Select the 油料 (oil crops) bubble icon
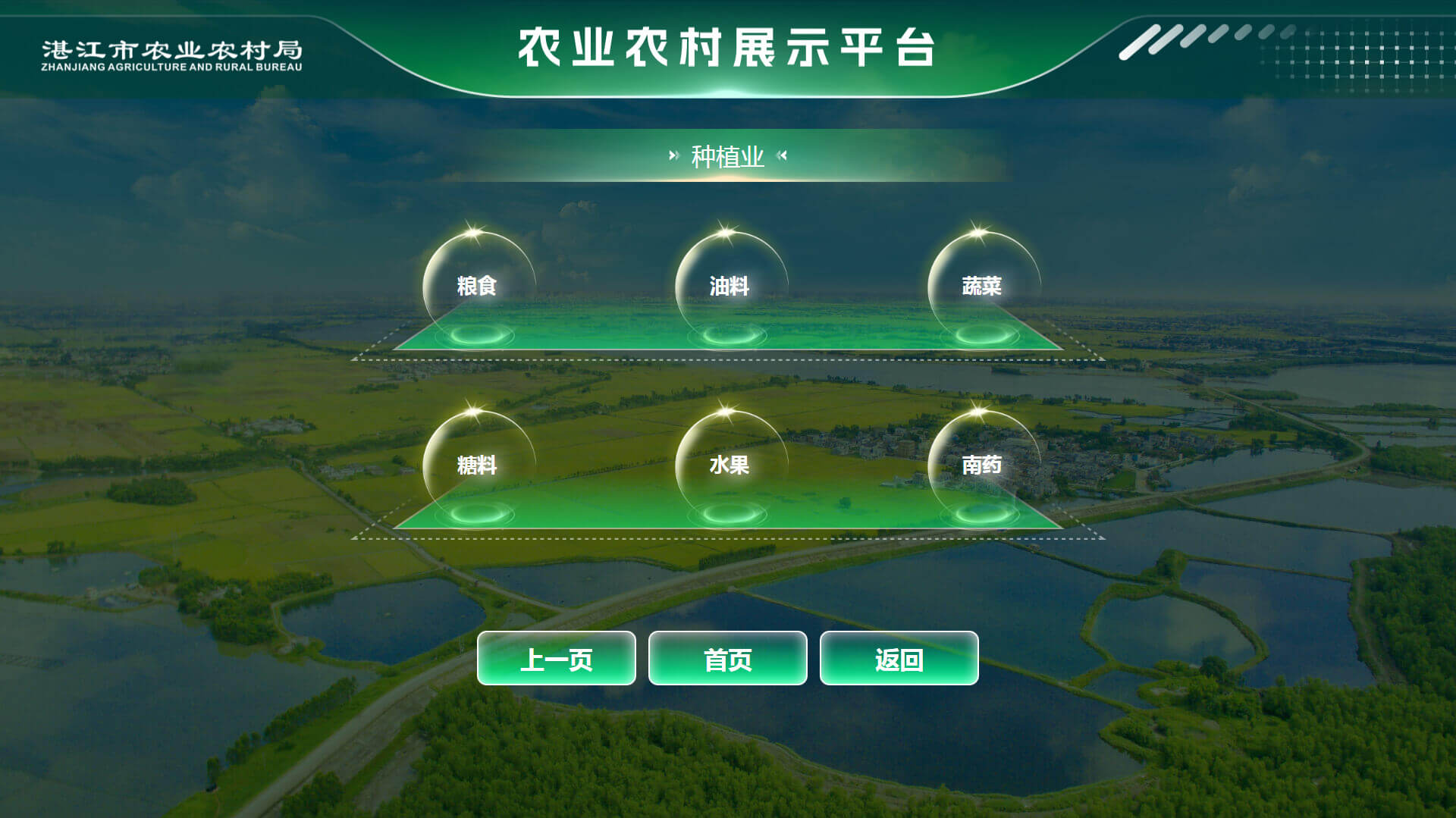Viewport: 1456px width, 818px height. 728,287
